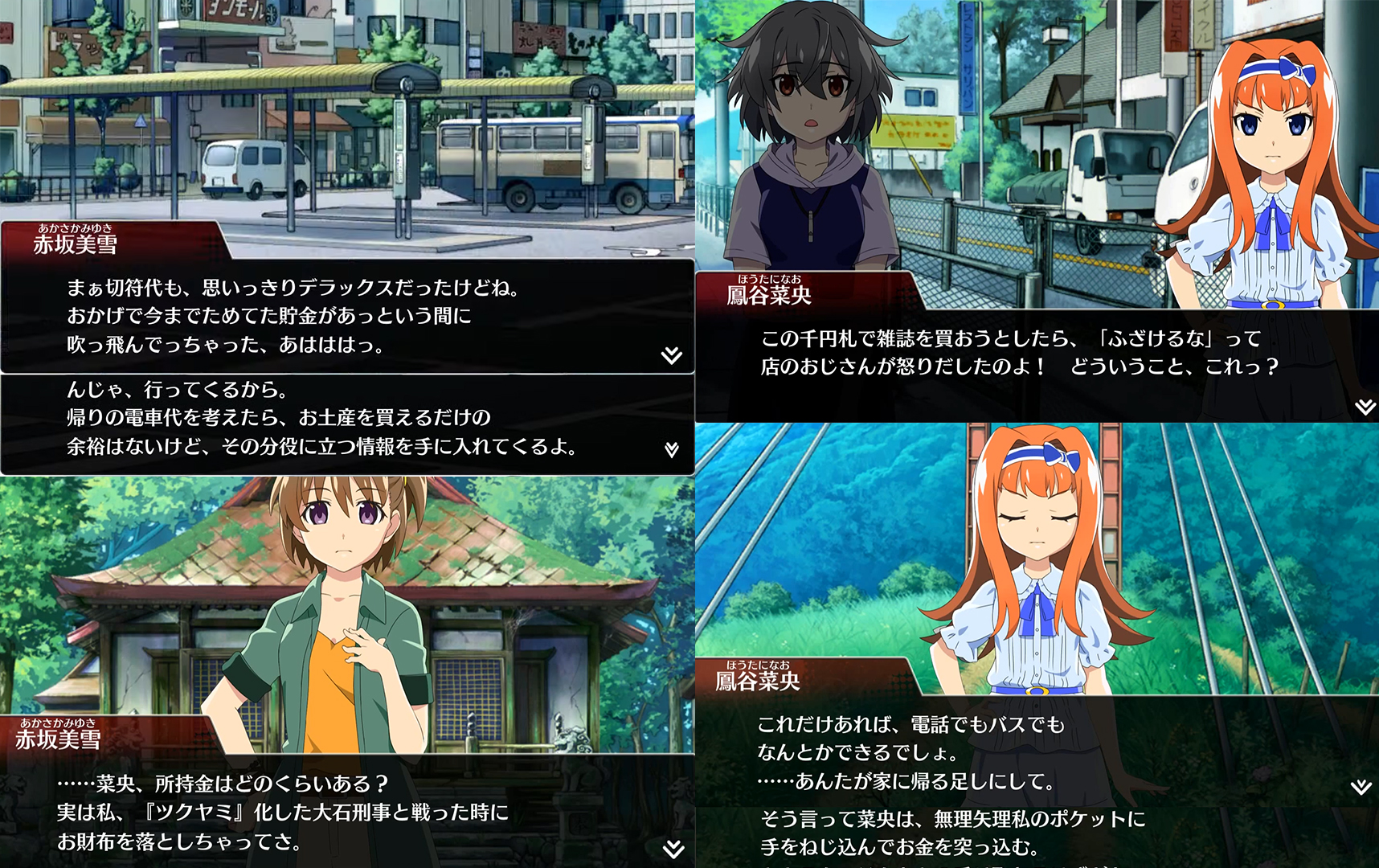The width and height of the screenshot is (1379, 868).
Task: Click the advance chevron on the souvenir money dialogue
Action: pos(672,450)
